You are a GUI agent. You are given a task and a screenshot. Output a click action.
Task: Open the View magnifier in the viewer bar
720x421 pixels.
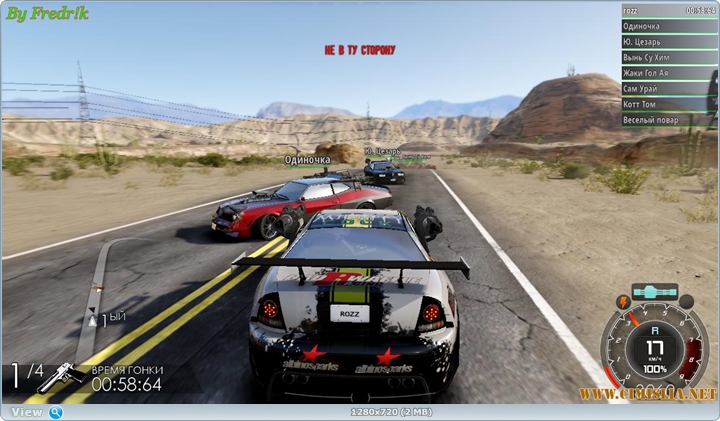point(55,412)
